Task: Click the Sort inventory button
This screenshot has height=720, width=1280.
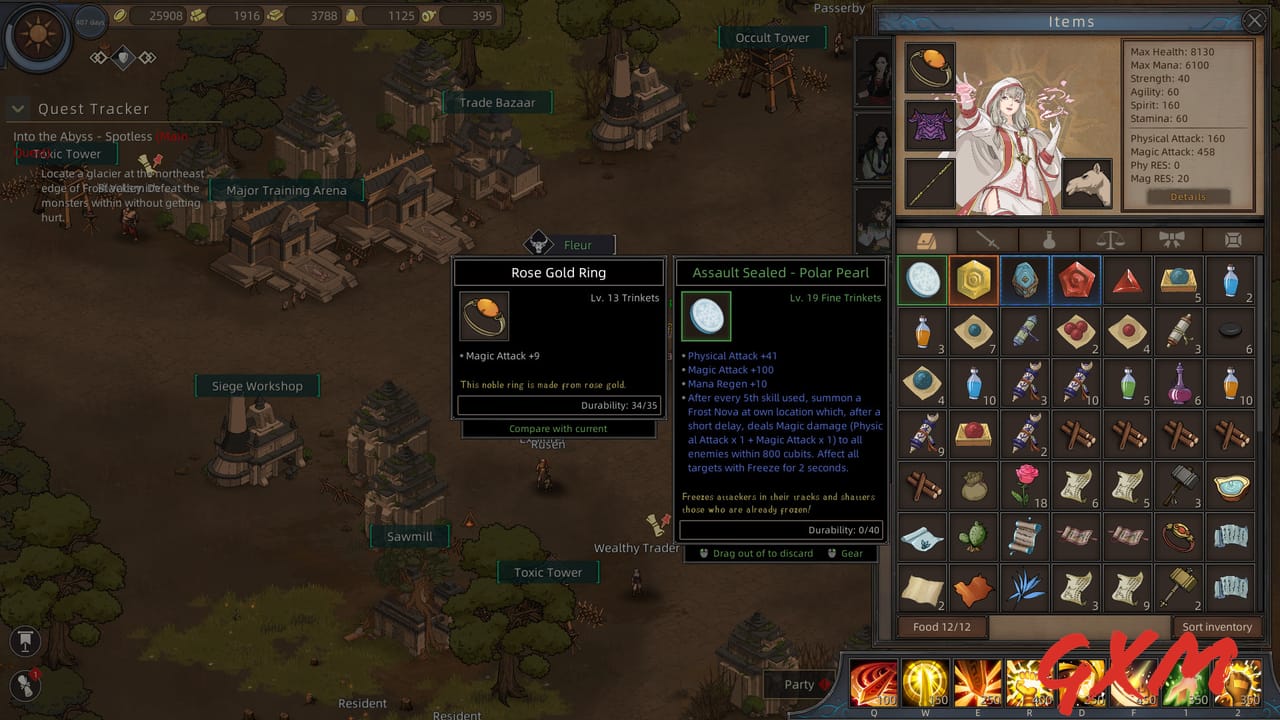Action: (1217, 626)
